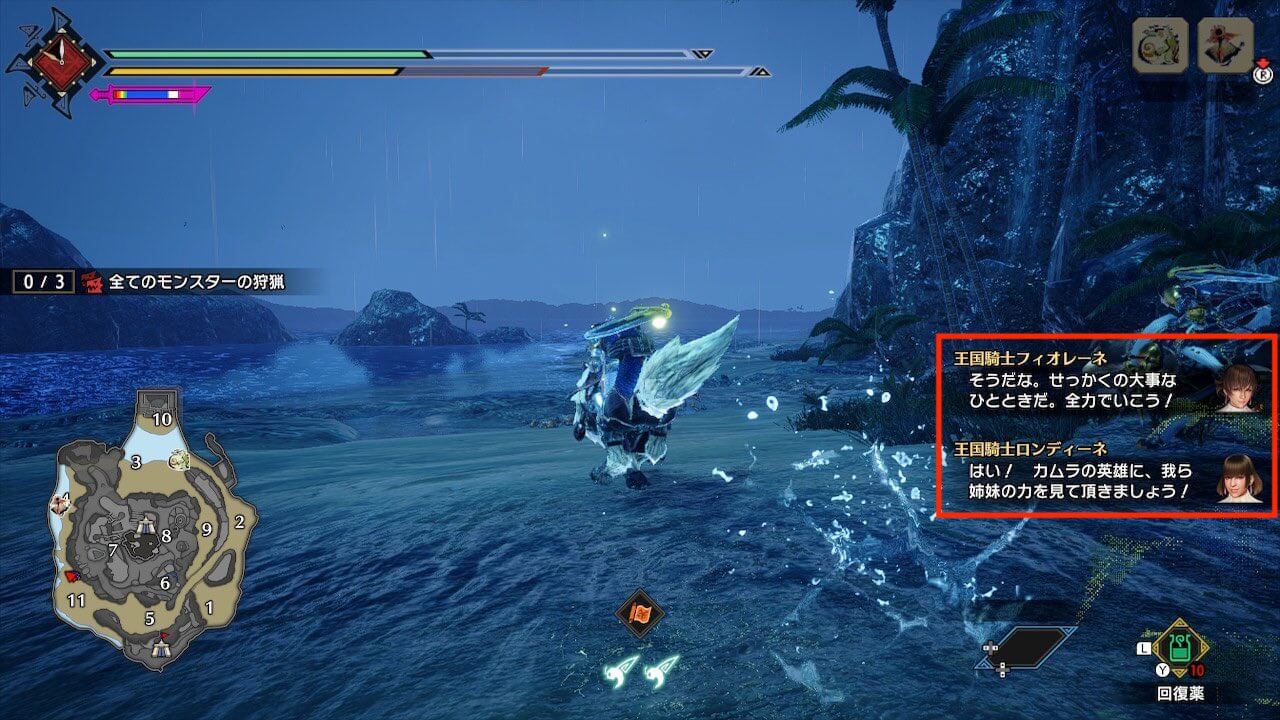The width and height of the screenshot is (1280, 720).
Task: Open the empty hexagonal action bar panel
Action: click(1029, 647)
